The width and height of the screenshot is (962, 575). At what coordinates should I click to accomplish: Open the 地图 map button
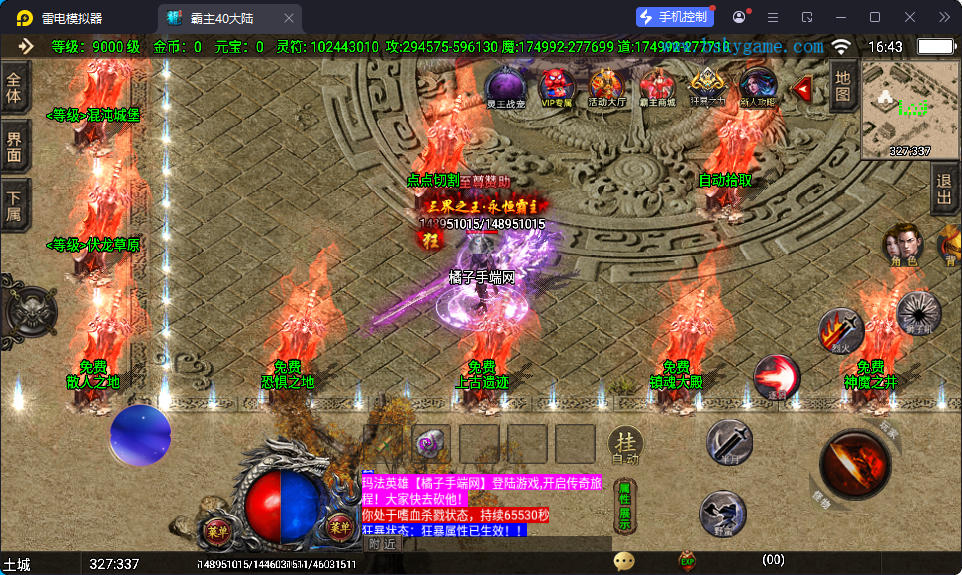[842, 85]
